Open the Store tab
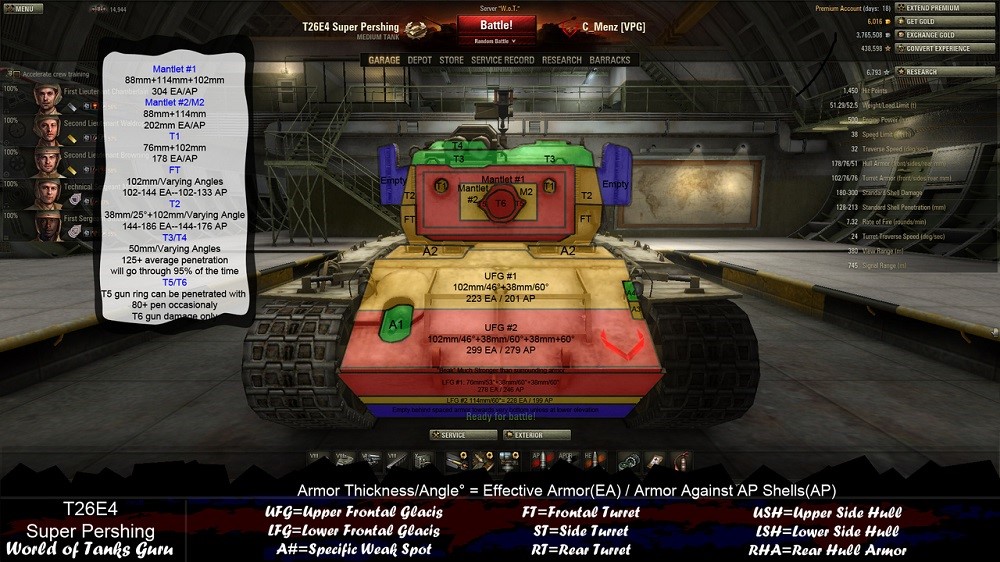 point(452,60)
